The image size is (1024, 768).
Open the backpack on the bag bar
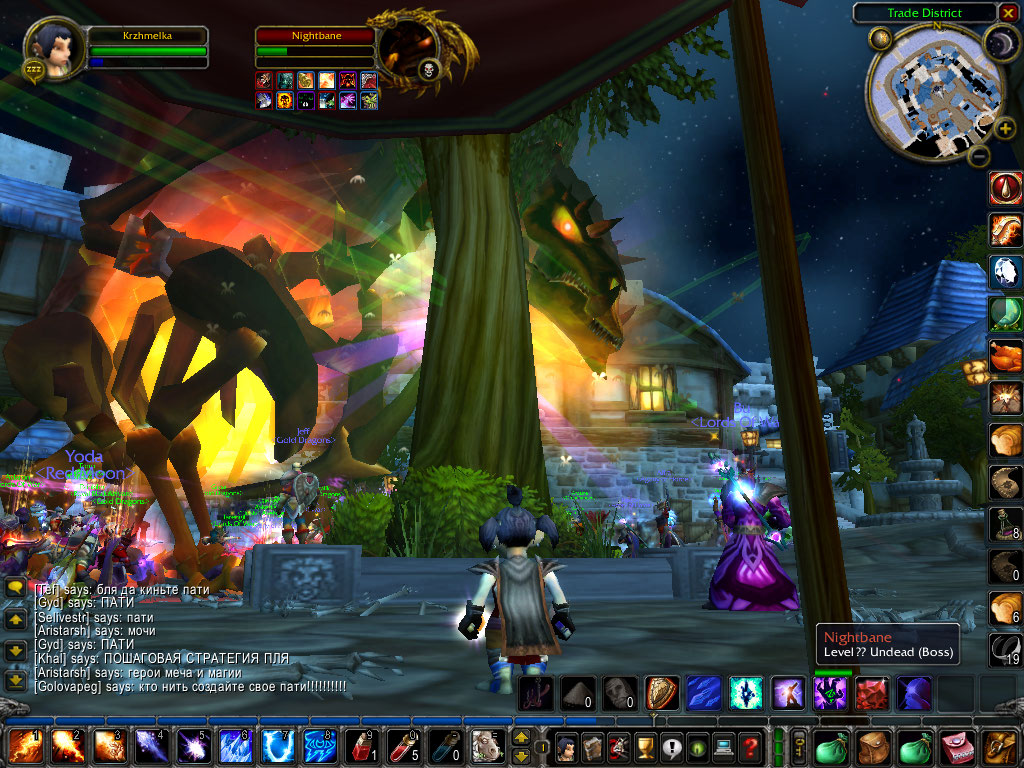click(x=1002, y=747)
